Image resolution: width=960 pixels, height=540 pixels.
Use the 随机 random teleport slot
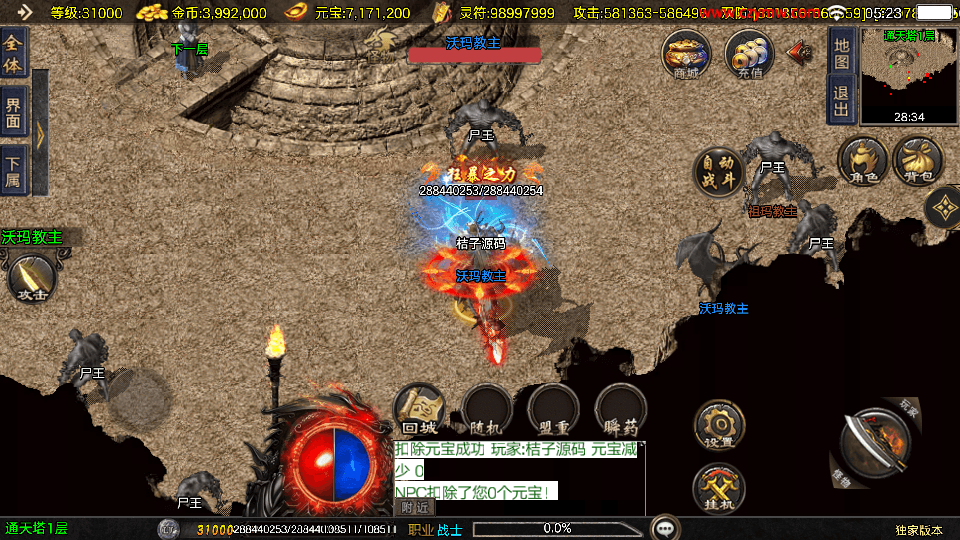486,410
